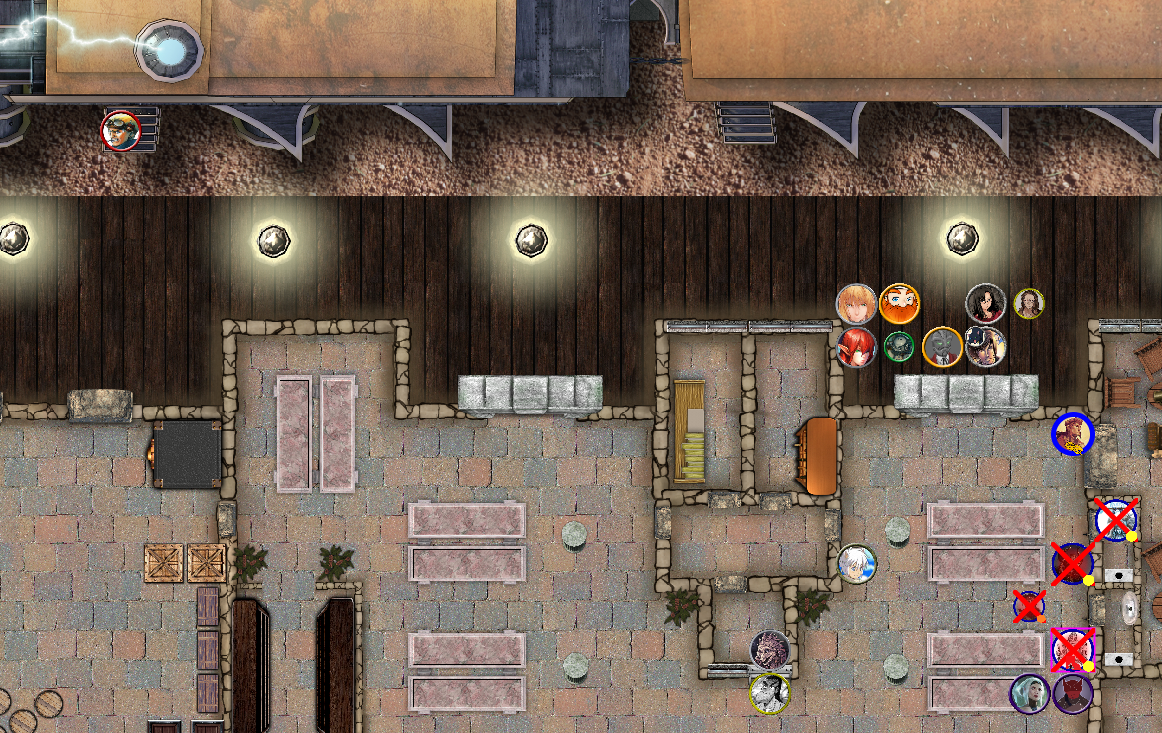
Task: Choose the red horned devil token
Action: click(x=1072, y=694)
